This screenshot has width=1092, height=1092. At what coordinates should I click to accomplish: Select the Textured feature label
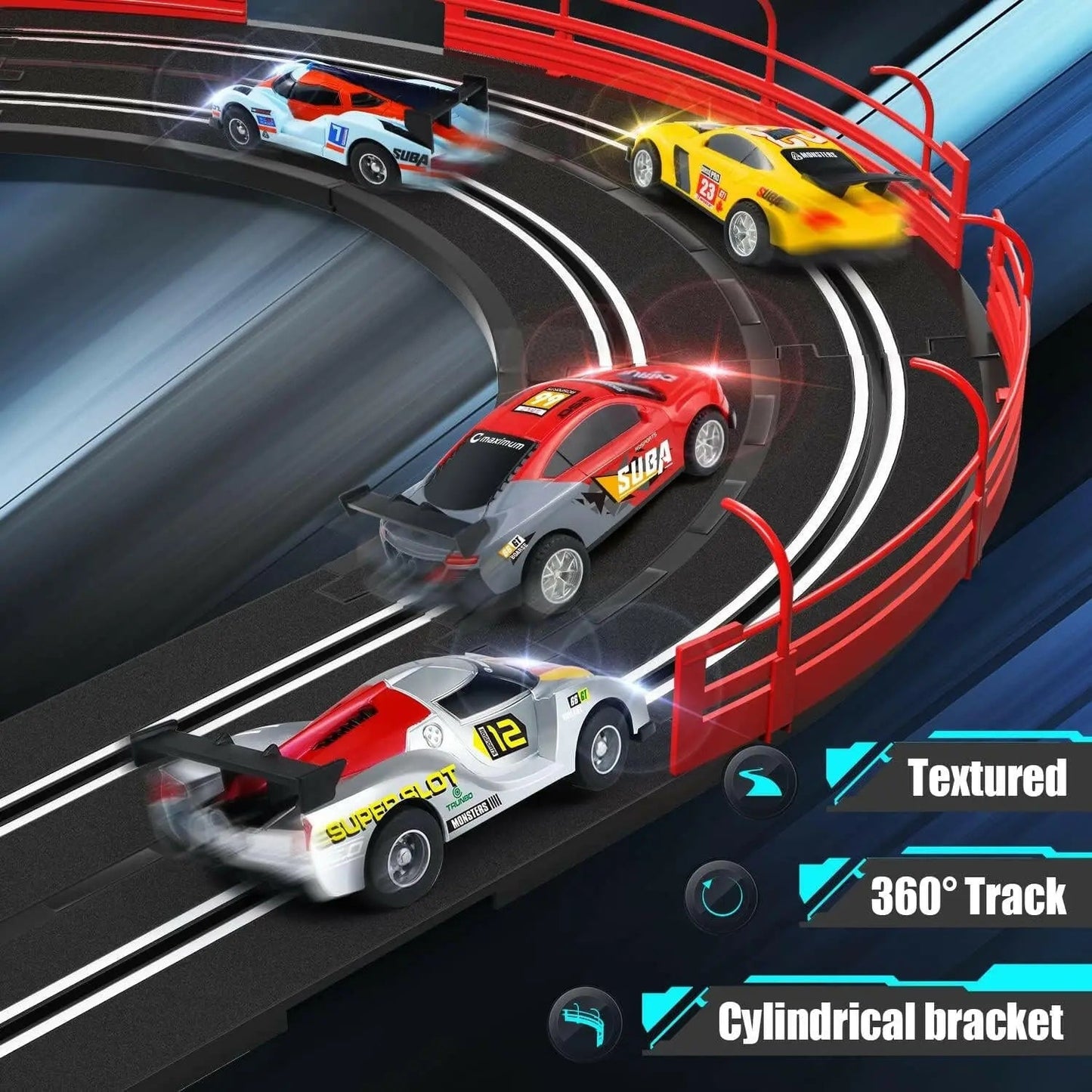986,778
